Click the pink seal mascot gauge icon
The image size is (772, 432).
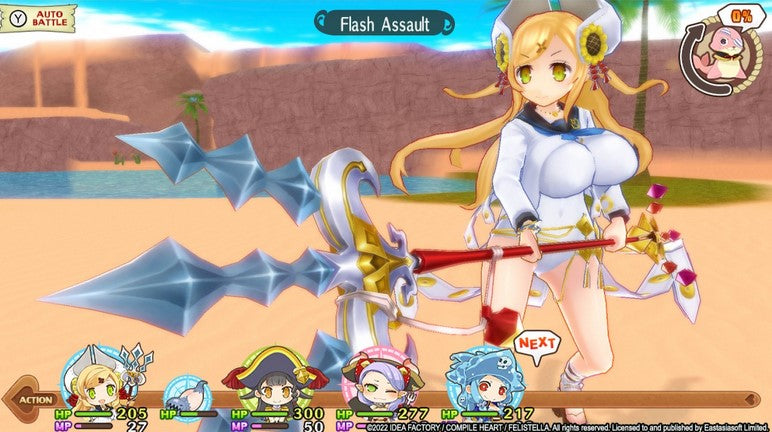tap(722, 55)
